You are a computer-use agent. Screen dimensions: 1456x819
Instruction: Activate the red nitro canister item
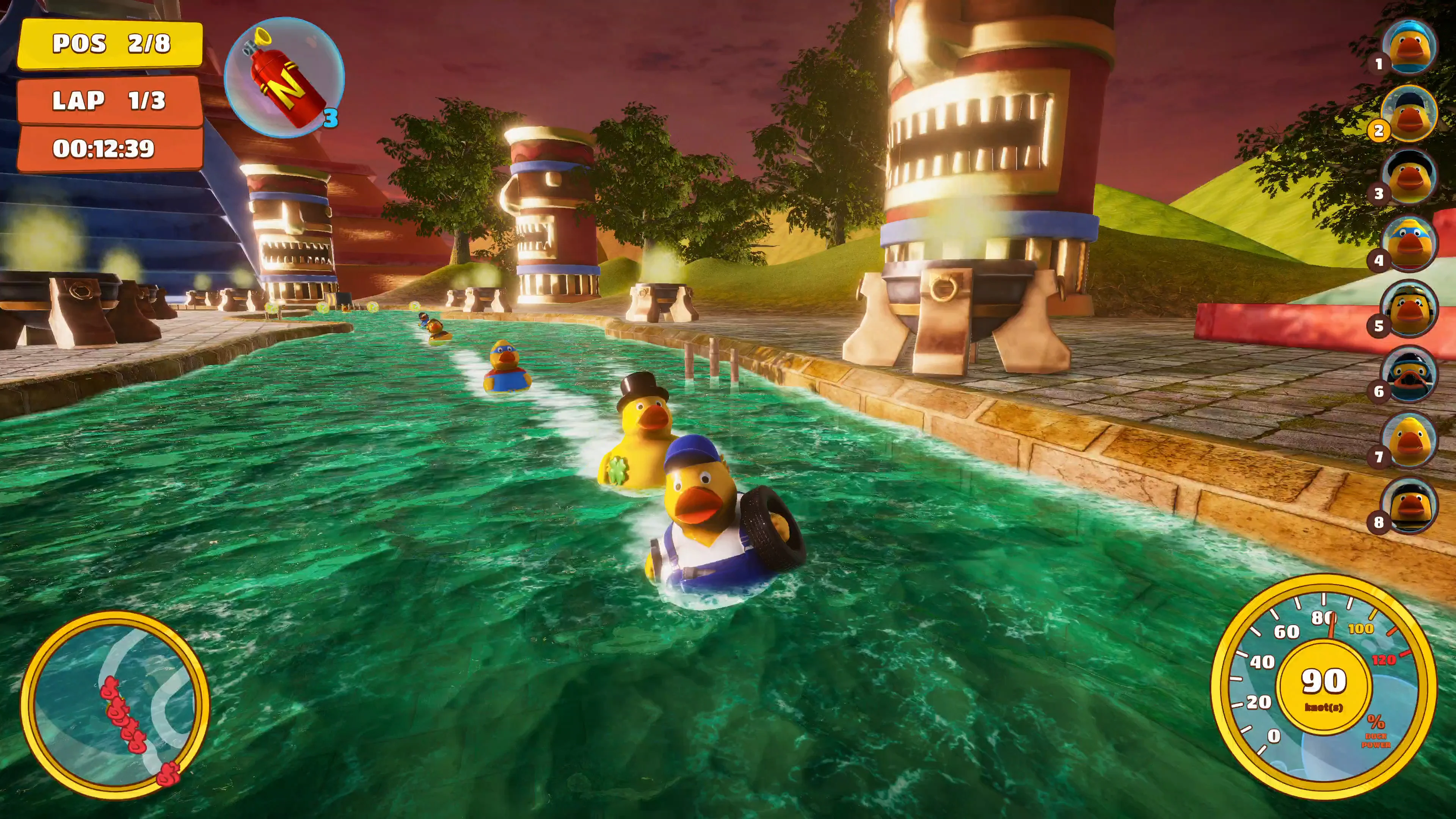[284, 77]
